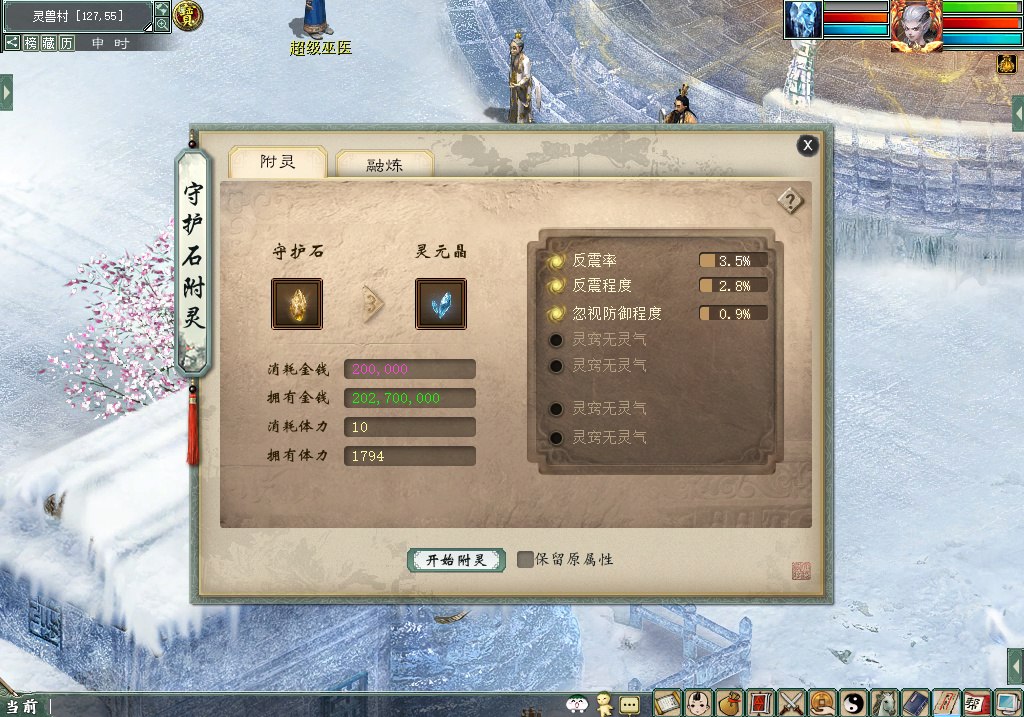
Task: Click the 开始附灵 button
Action: 456,560
